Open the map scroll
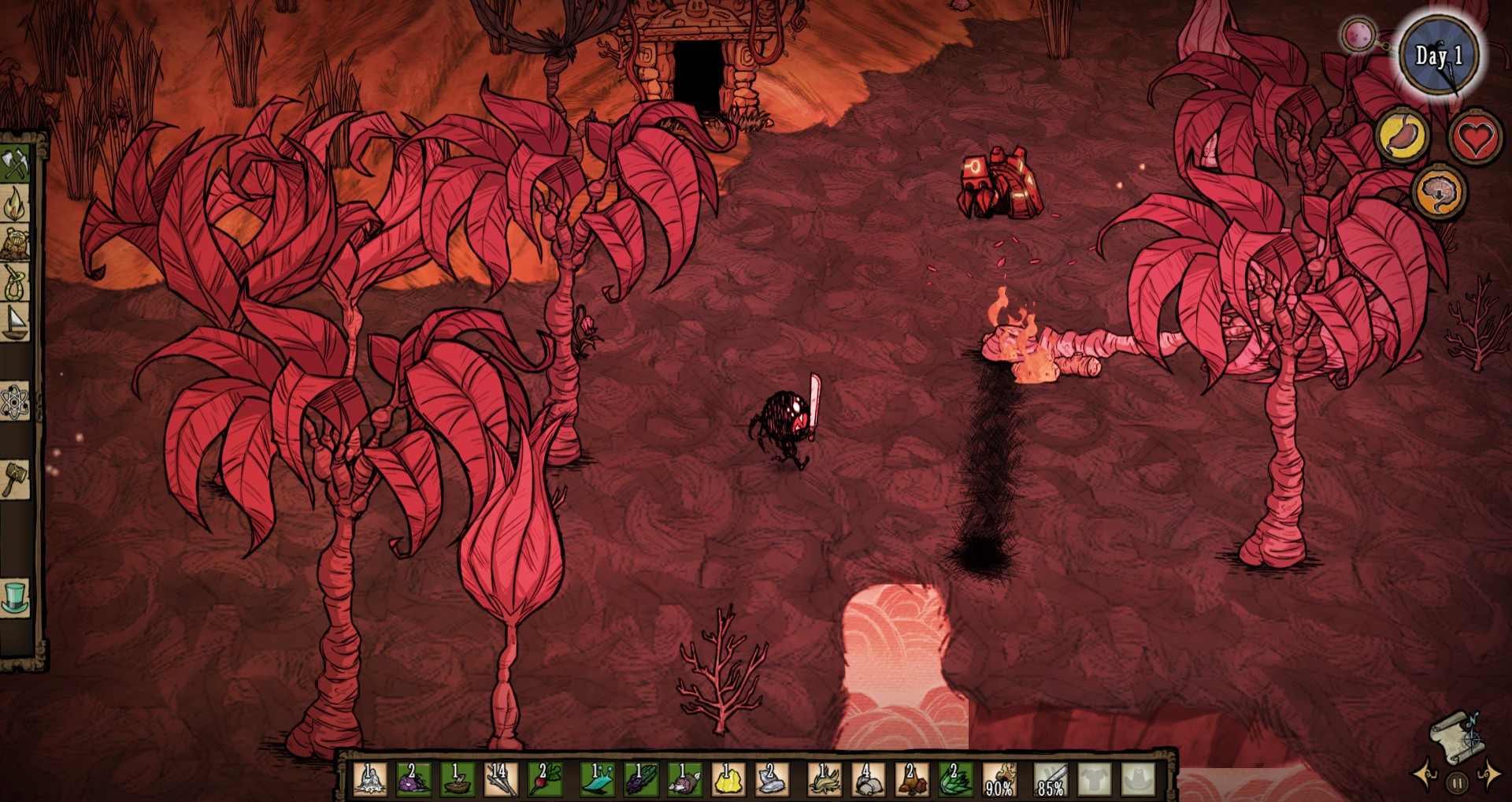This screenshot has width=1512, height=802. [x=1456, y=738]
